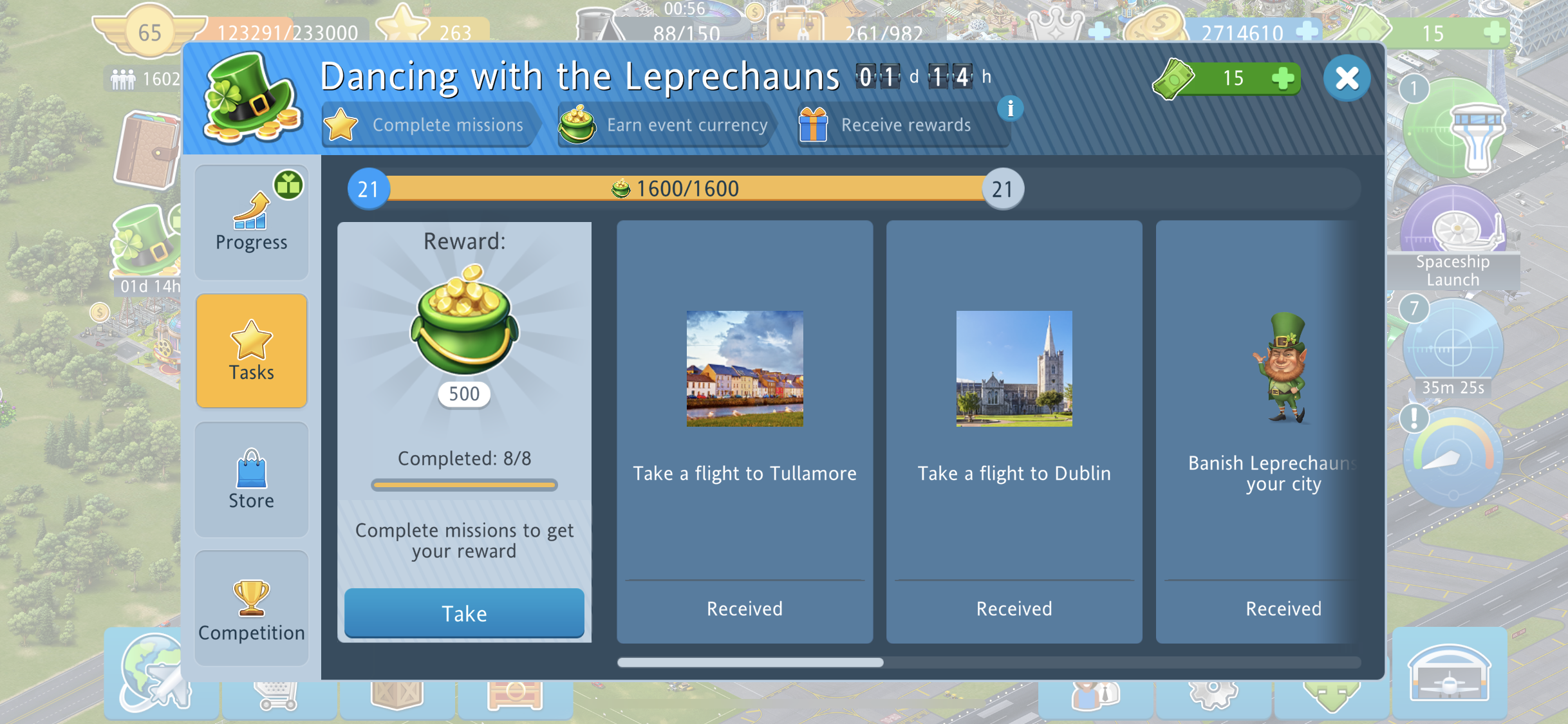Close the Dancing with the Leprechauns window
The image size is (1568, 724).
(x=1347, y=79)
